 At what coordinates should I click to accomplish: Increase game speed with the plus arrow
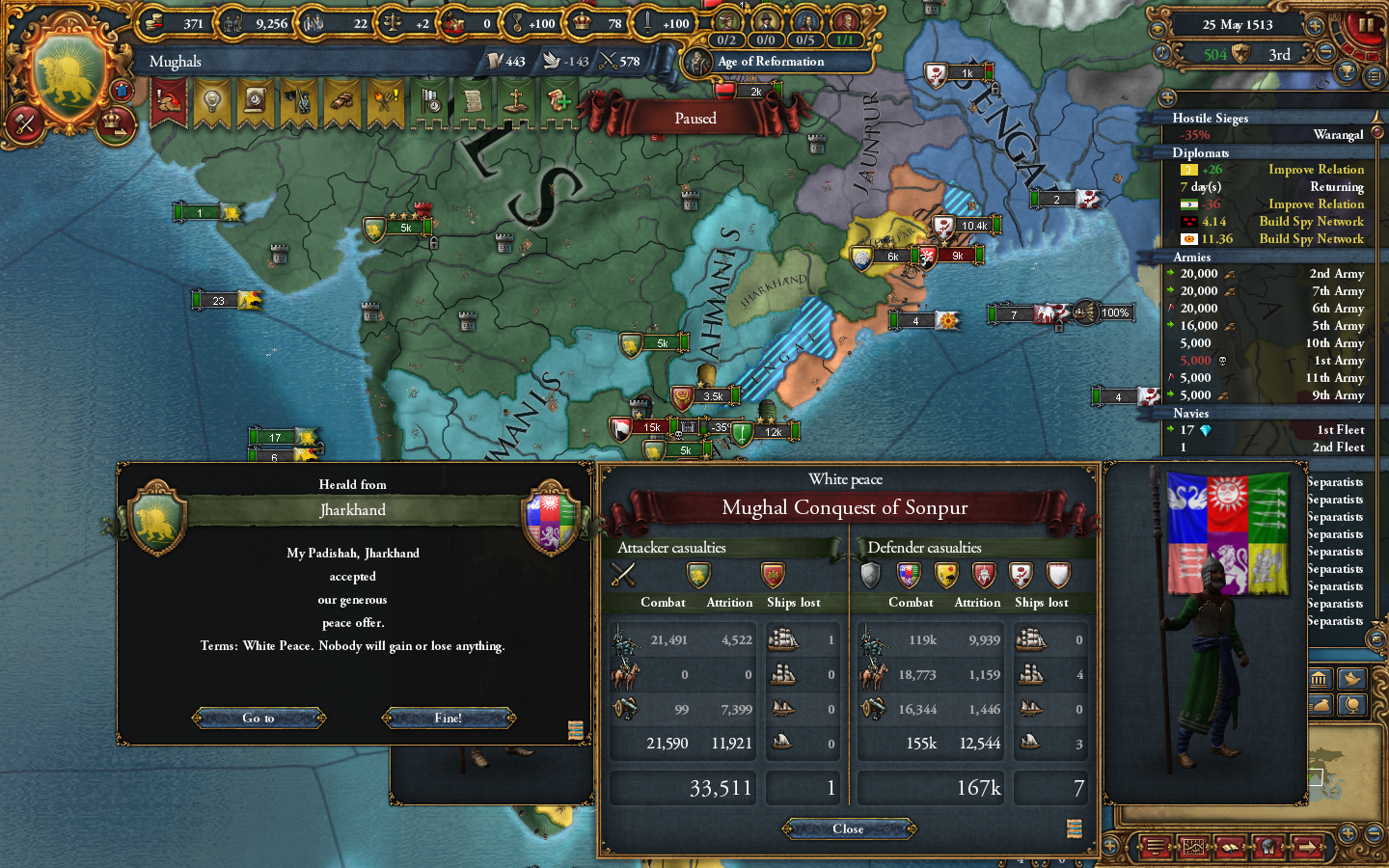coord(1315,26)
